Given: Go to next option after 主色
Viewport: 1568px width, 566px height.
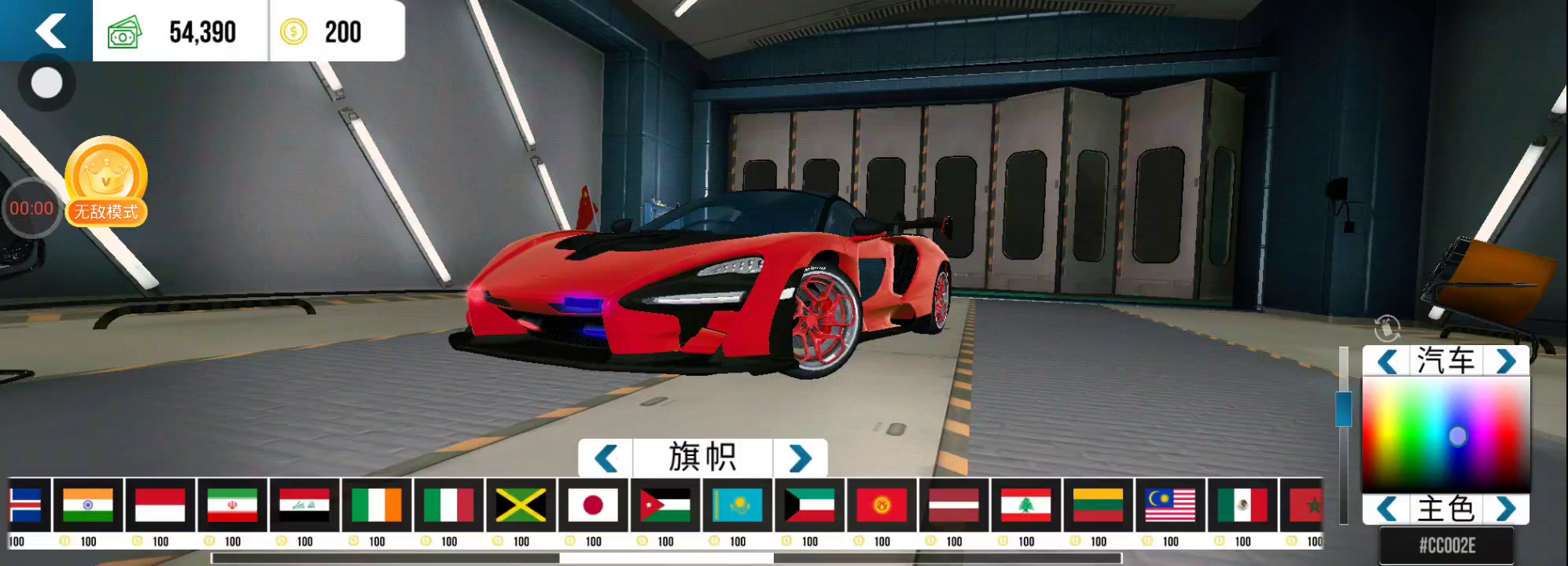Looking at the screenshot, I should (1506, 509).
